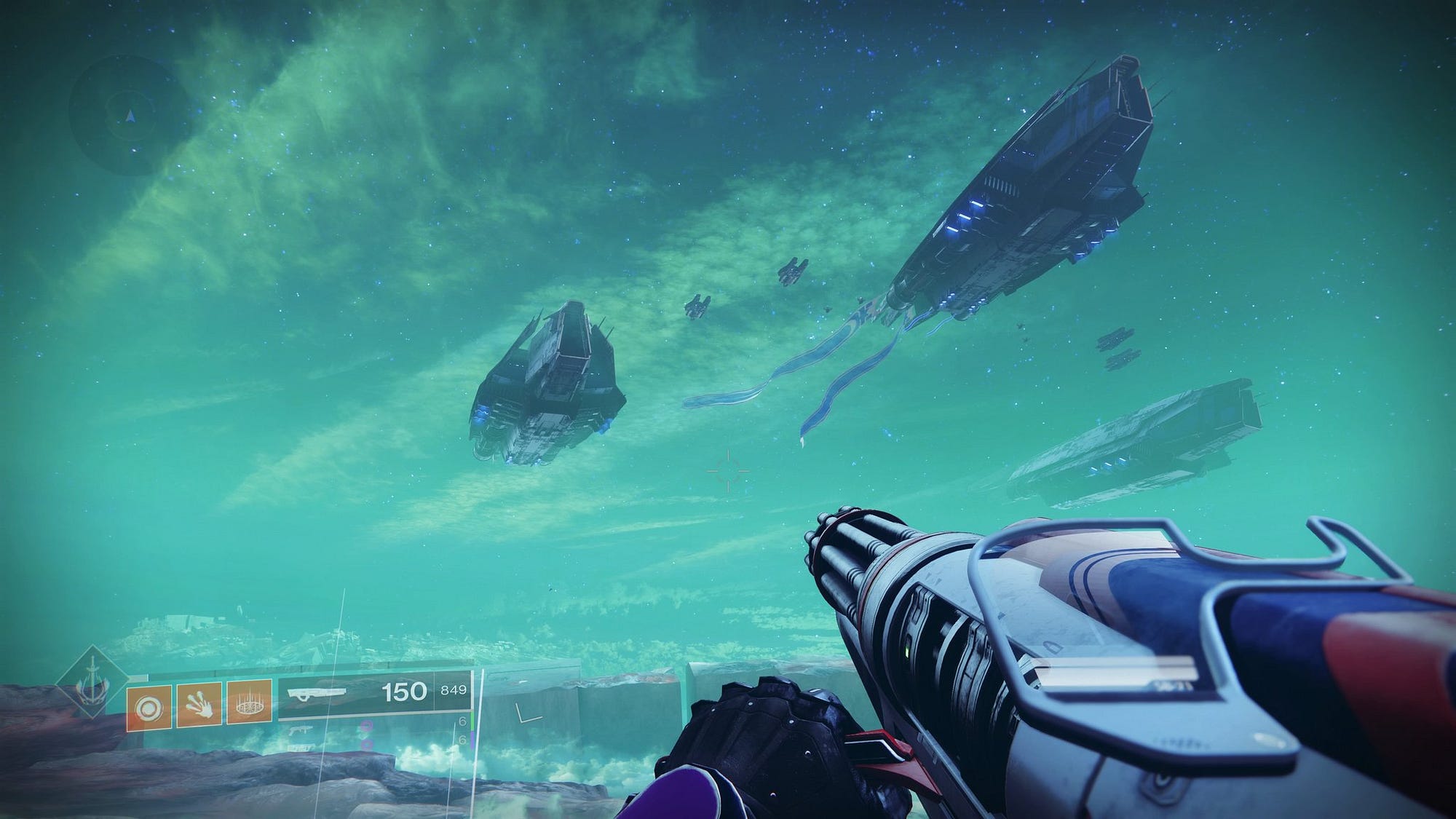Image resolution: width=1456 pixels, height=819 pixels.
Task: Switch to the small secondary weapon icon
Action: point(301,729)
